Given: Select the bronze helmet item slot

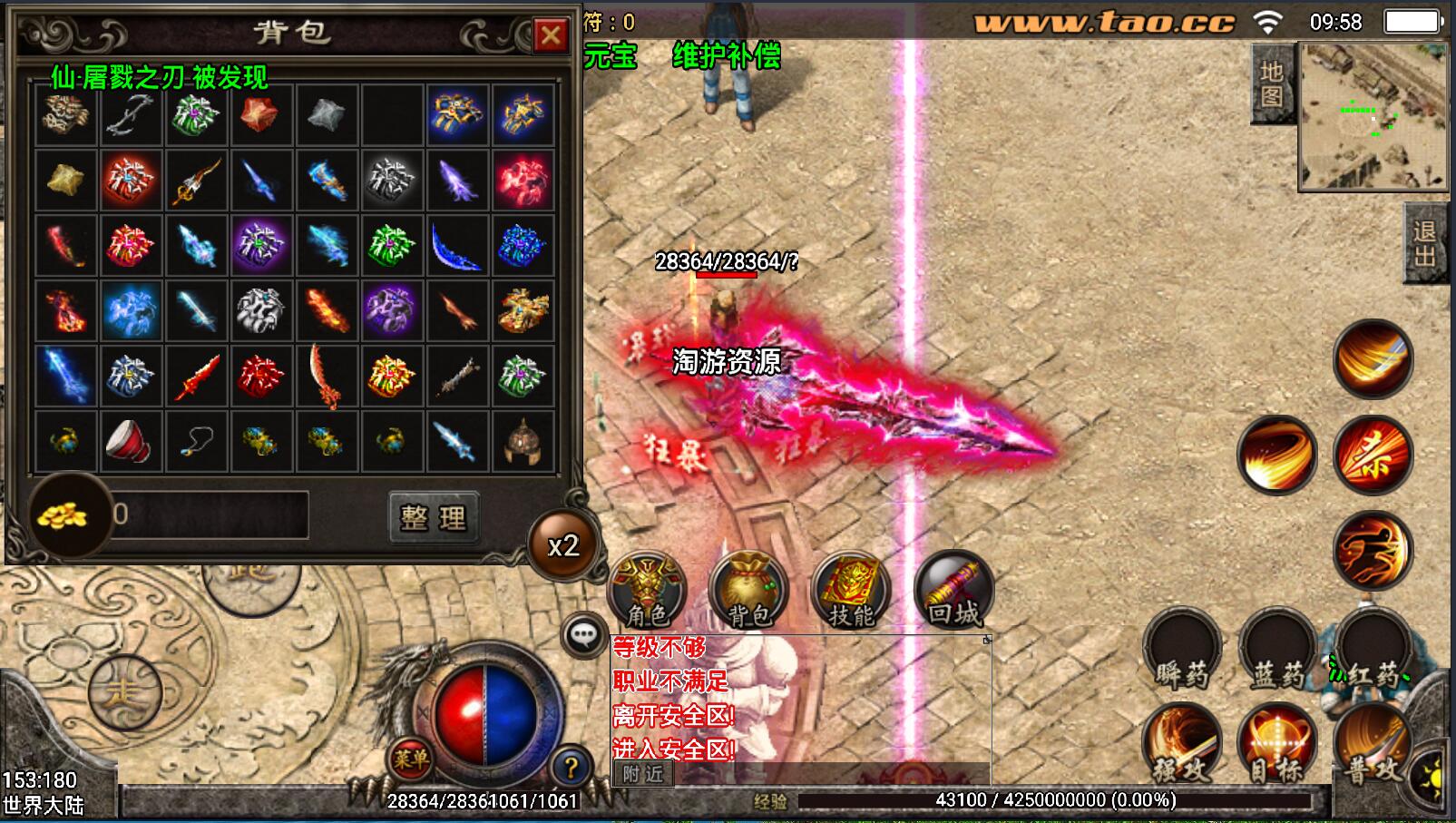Looking at the screenshot, I should (523, 441).
